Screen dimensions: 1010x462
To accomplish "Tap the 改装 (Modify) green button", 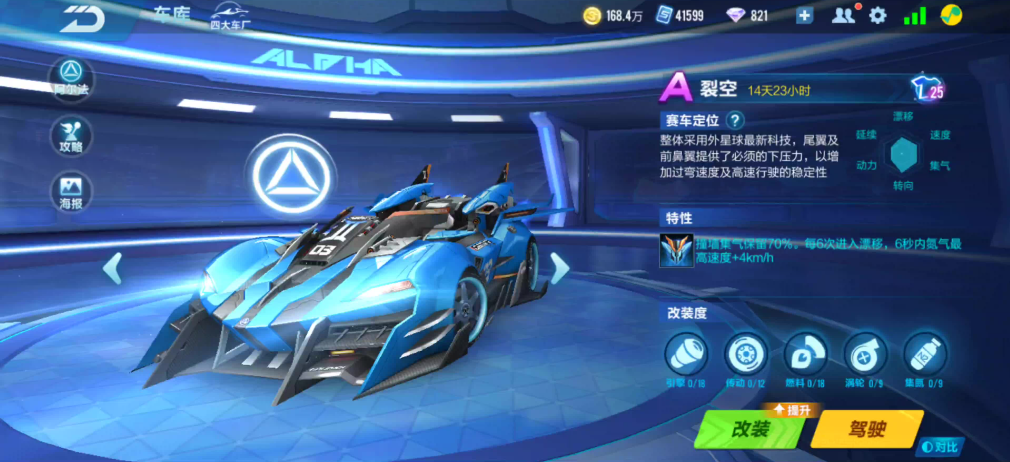I will pos(753,429).
